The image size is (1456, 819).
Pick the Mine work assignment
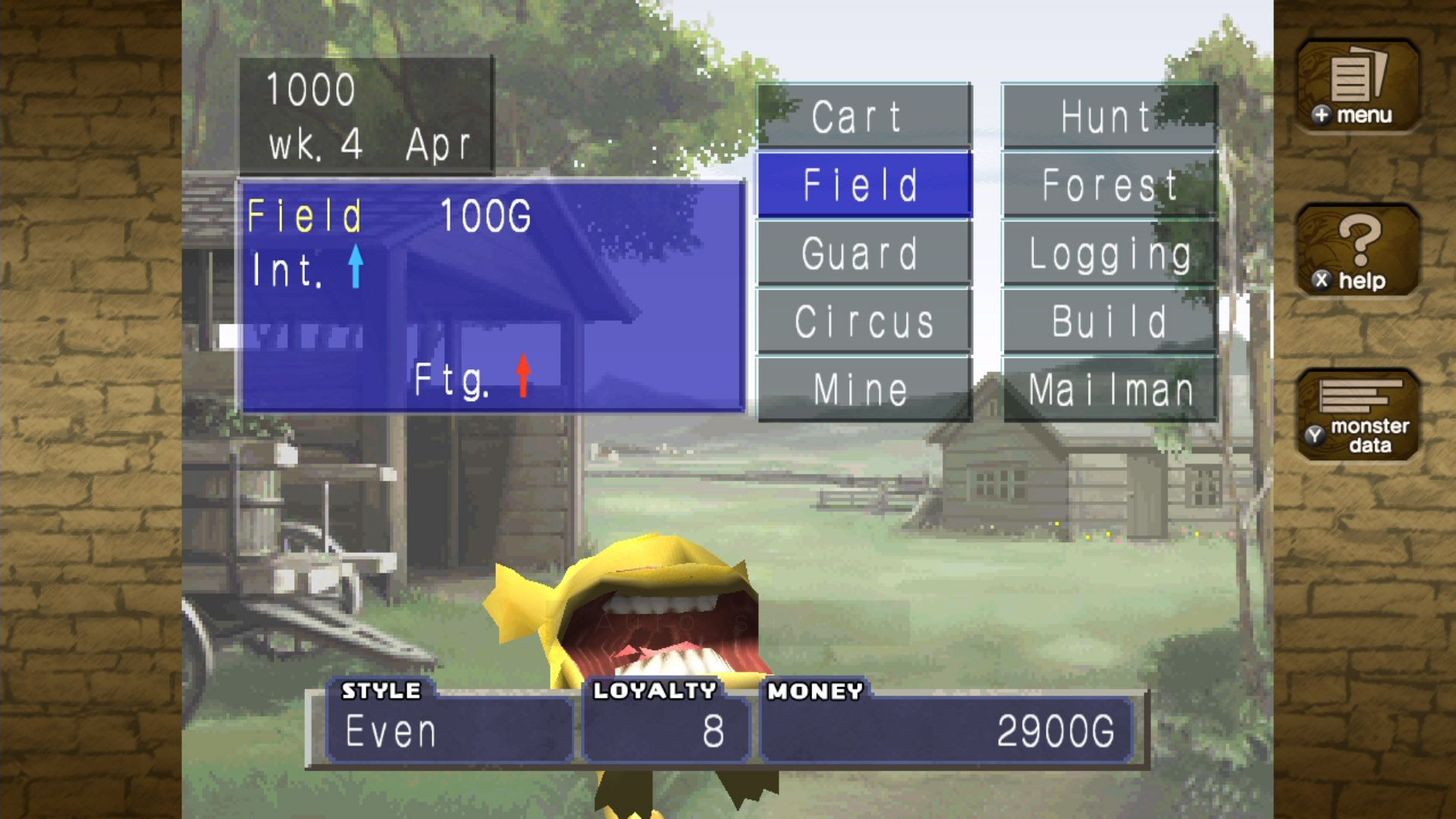[x=863, y=389]
